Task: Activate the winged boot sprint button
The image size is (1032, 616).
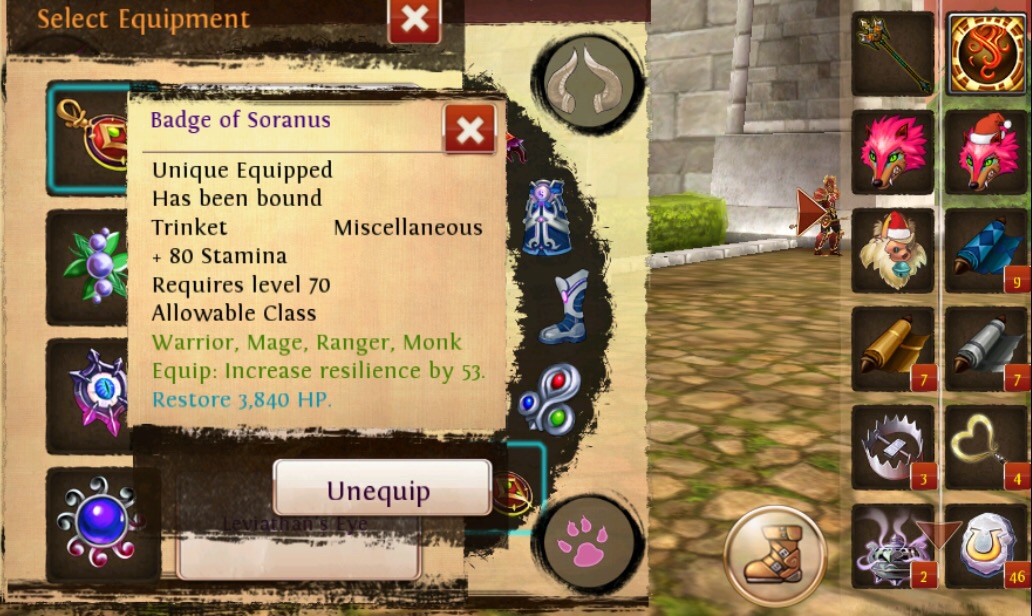Action: pyautogui.click(x=773, y=555)
